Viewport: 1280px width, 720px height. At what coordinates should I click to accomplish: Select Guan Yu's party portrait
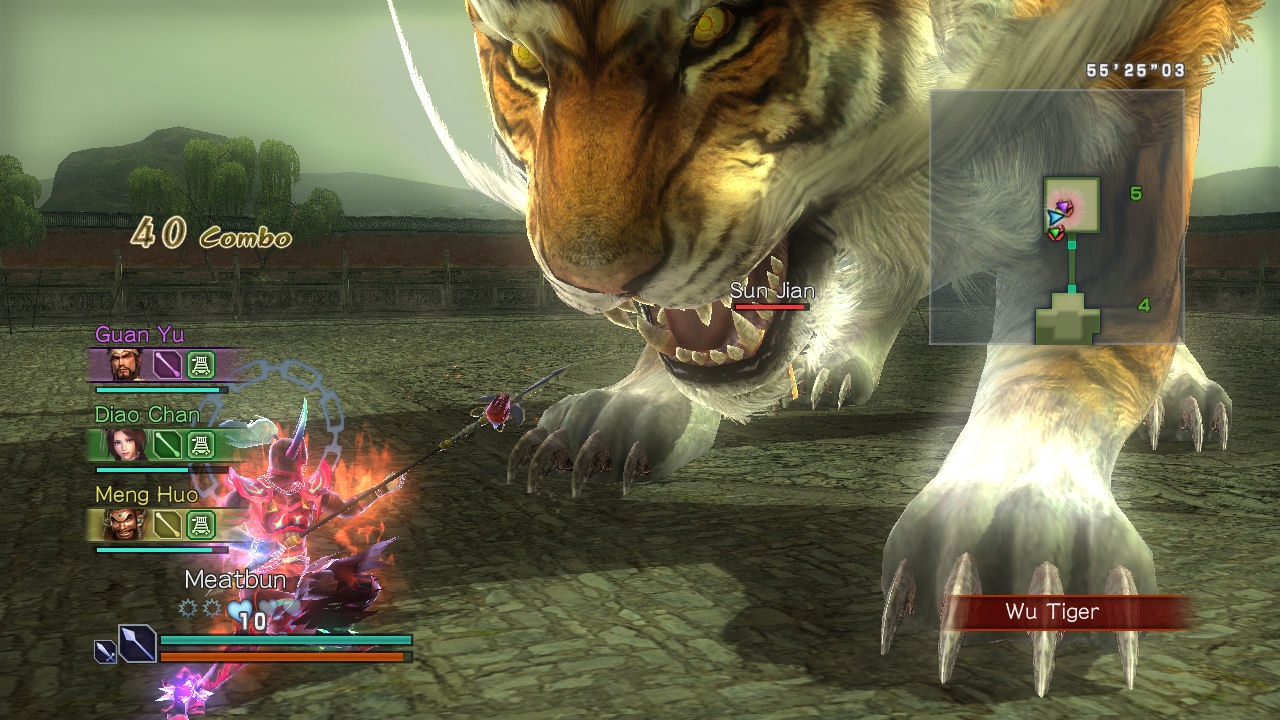pyautogui.click(x=128, y=365)
